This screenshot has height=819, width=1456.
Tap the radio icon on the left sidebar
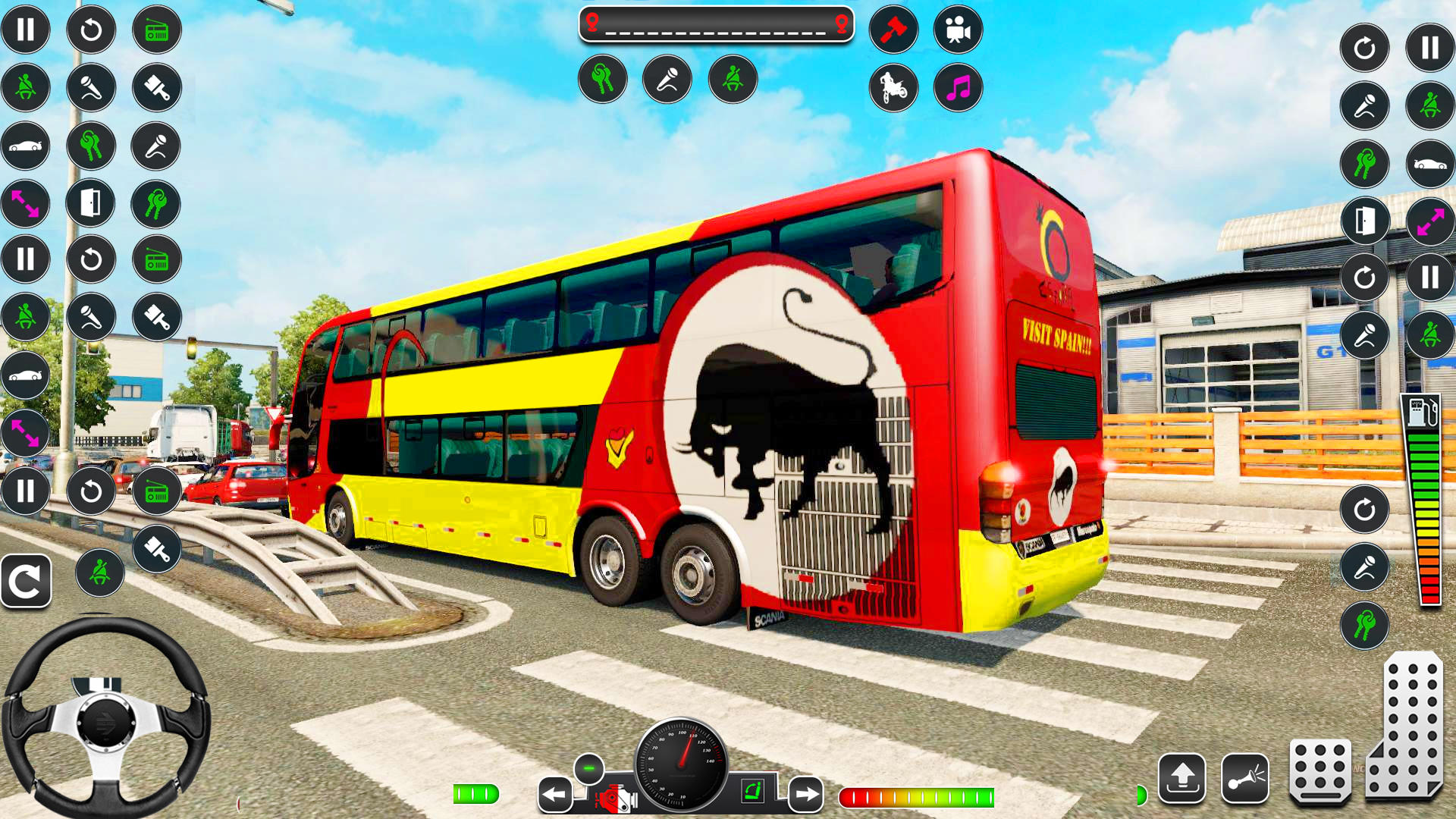156,31
